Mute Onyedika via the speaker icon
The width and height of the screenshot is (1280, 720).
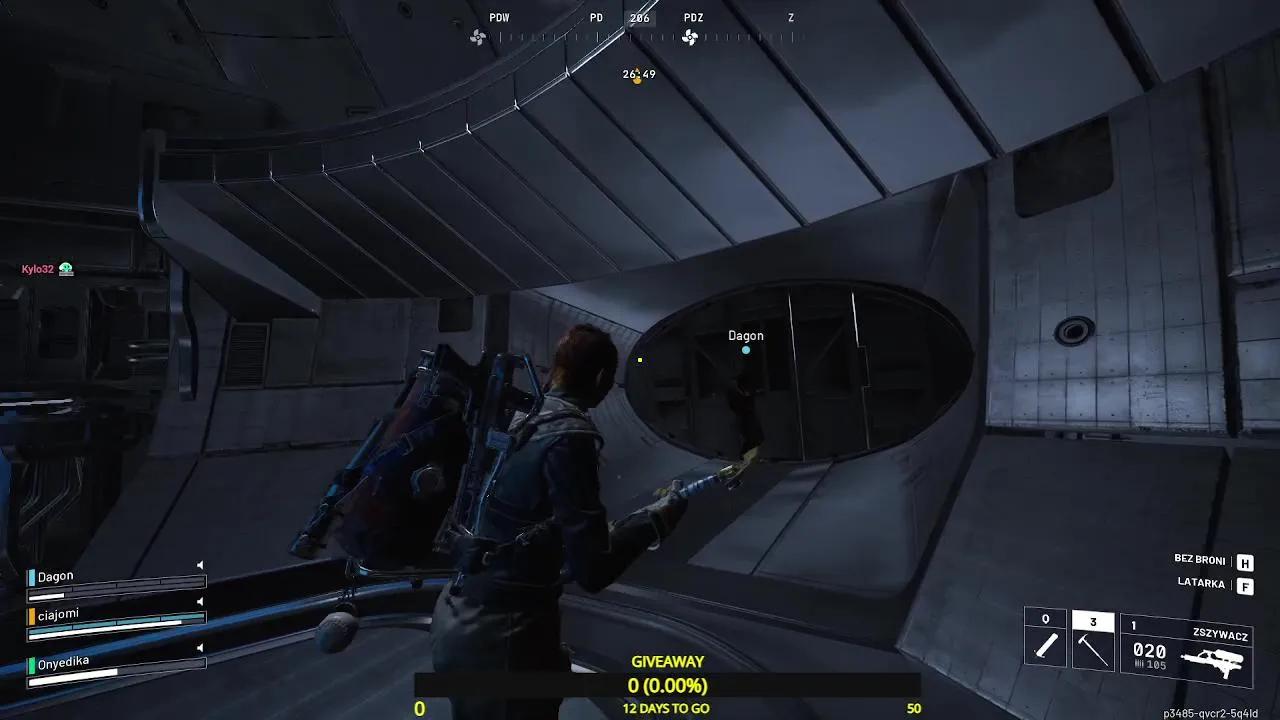pos(200,649)
